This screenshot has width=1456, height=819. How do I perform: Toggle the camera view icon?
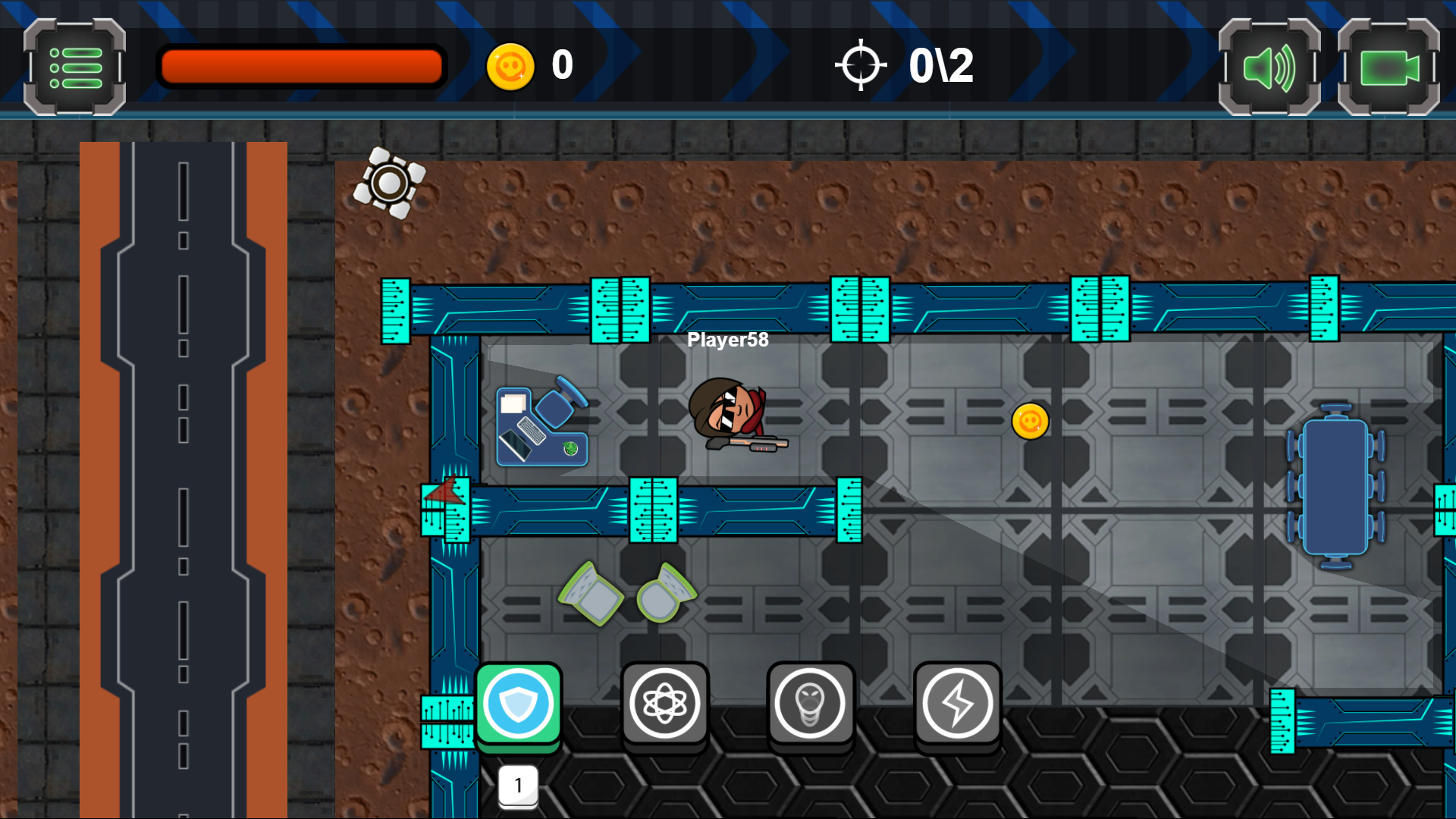click(1389, 68)
